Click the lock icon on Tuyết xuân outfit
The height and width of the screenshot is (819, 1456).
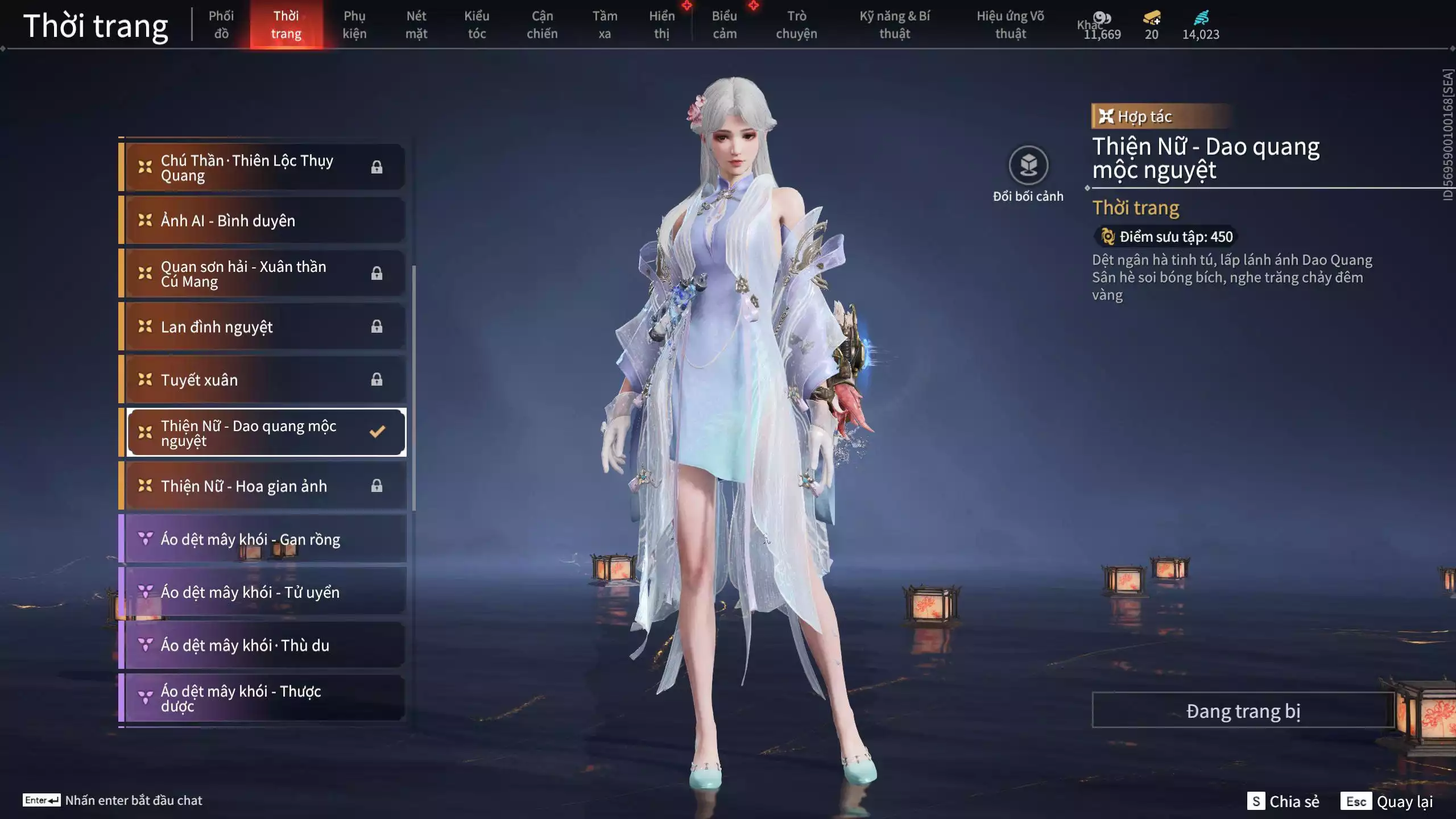377,379
